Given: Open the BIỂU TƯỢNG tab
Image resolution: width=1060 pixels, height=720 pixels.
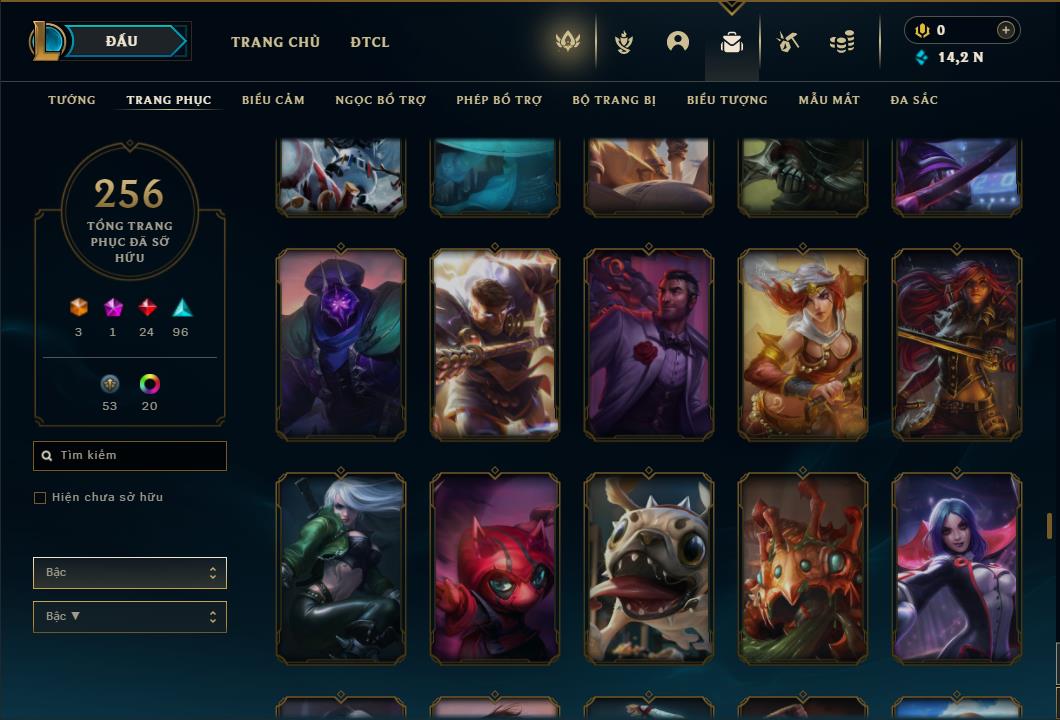Looking at the screenshot, I should tap(727, 100).
